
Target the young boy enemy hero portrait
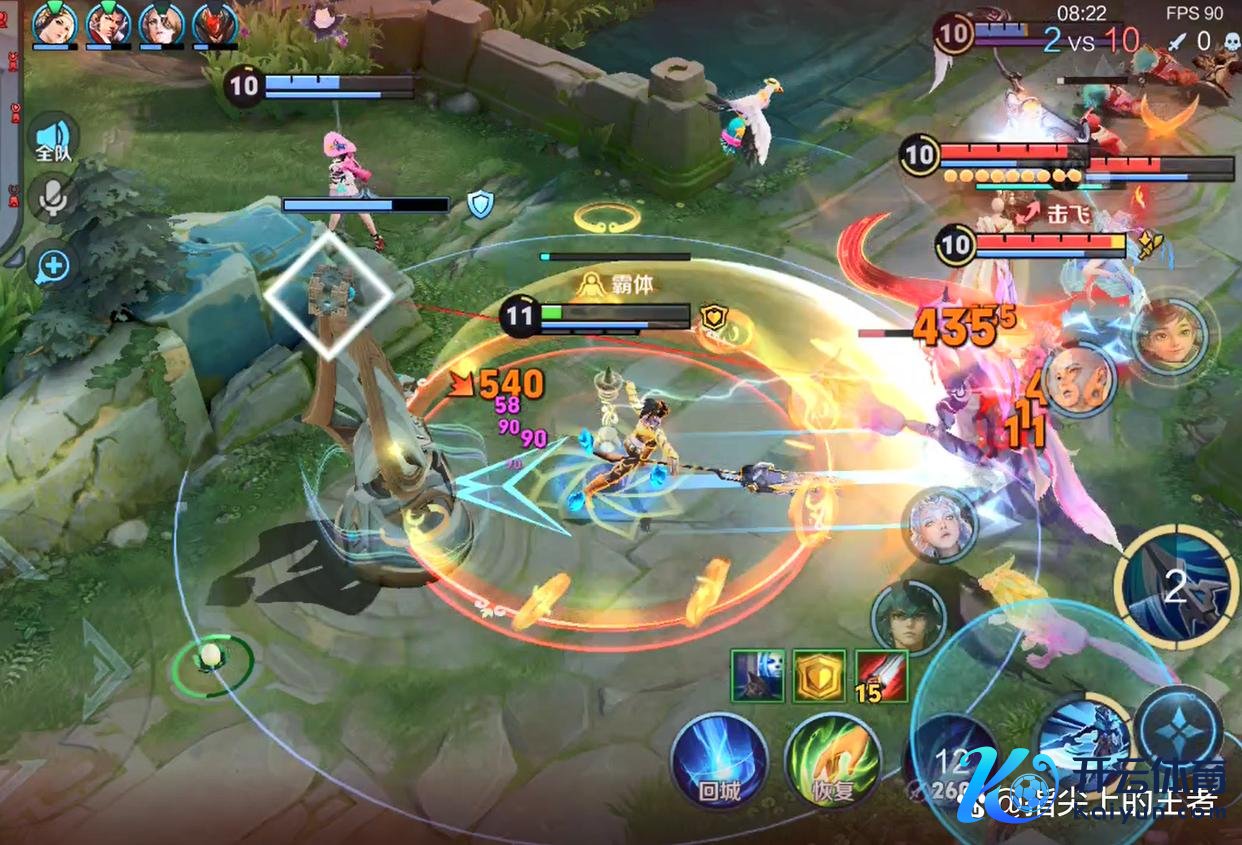[x=1170, y=337]
